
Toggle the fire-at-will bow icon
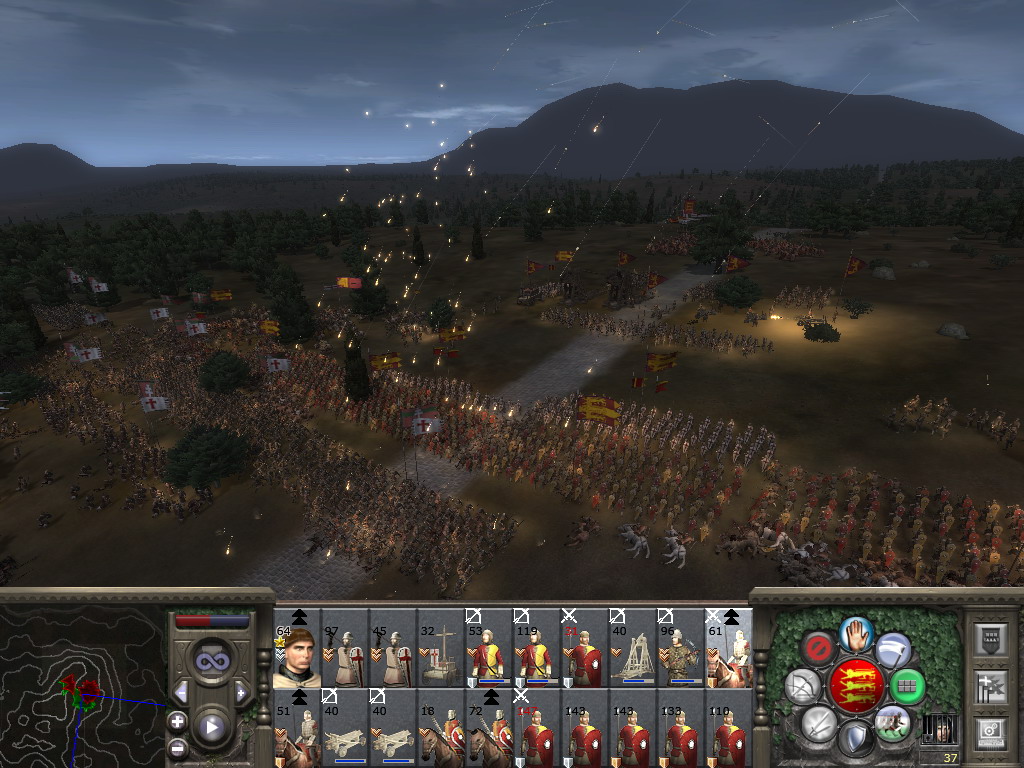click(x=803, y=686)
